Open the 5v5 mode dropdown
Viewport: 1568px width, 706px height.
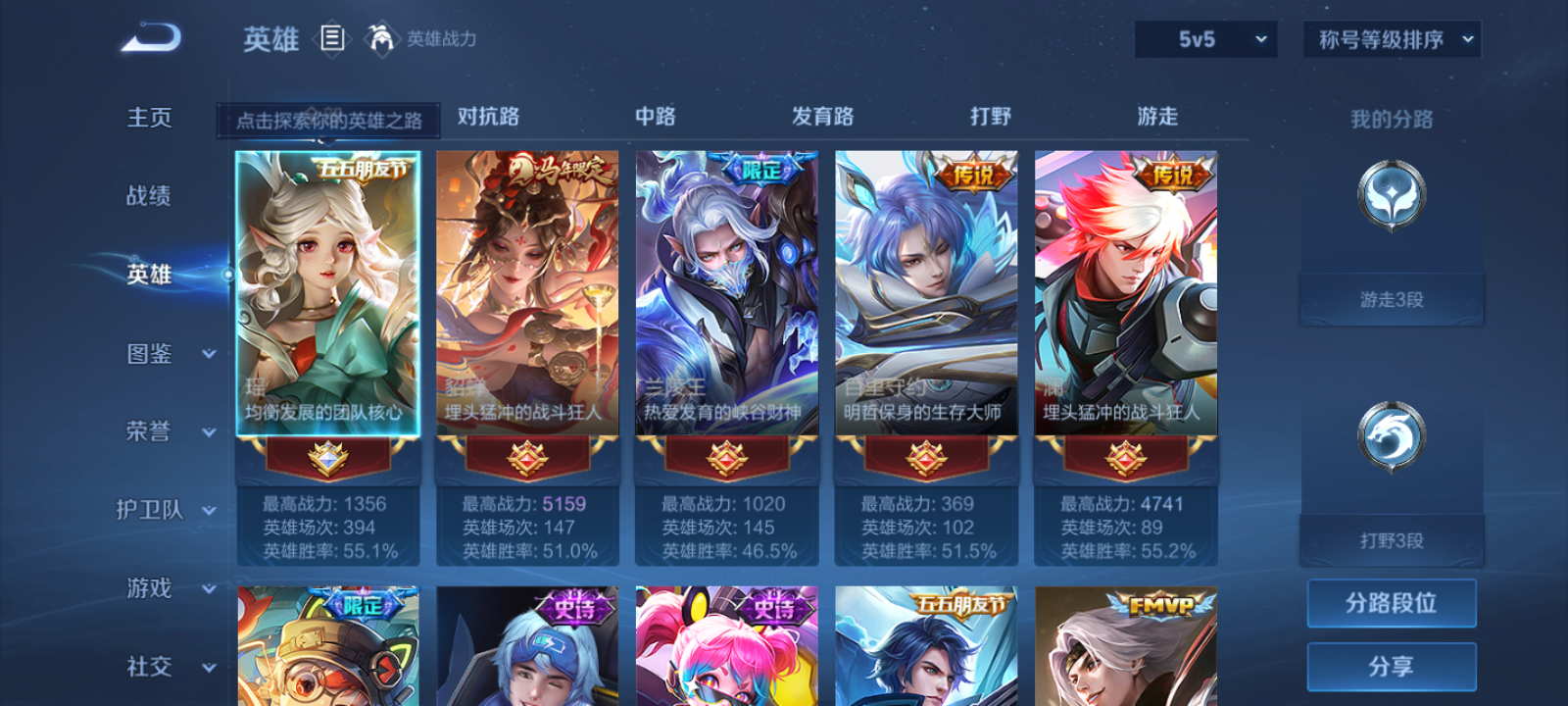(x=1204, y=40)
